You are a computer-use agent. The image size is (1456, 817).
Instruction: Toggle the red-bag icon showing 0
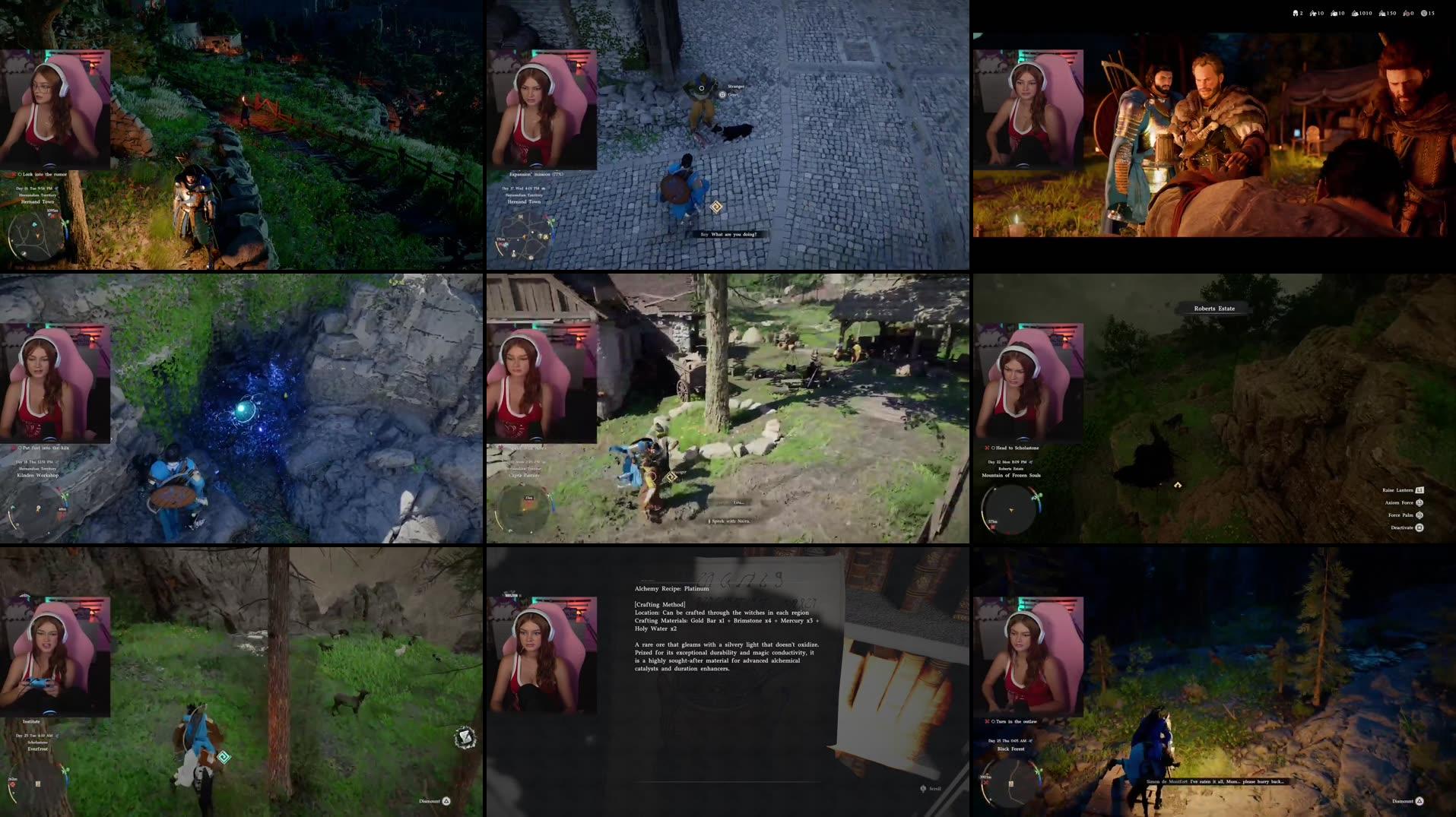click(1406, 13)
